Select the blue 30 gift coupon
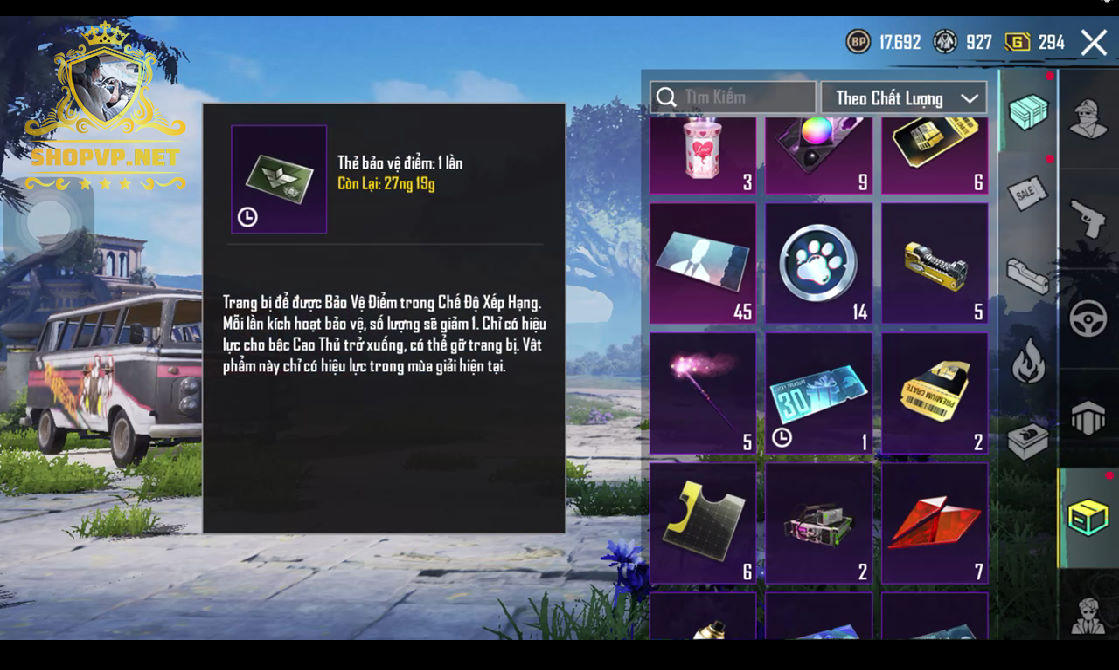Image resolution: width=1119 pixels, height=670 pixels. coord(818,393)
